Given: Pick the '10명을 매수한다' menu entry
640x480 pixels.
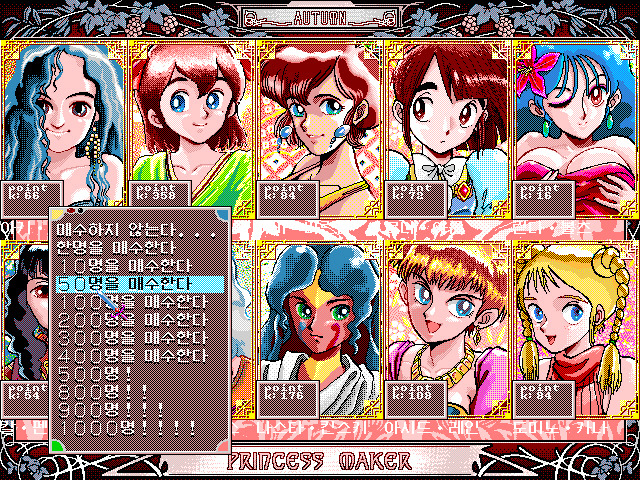Looking at the screenshot, I should point(115,263).
